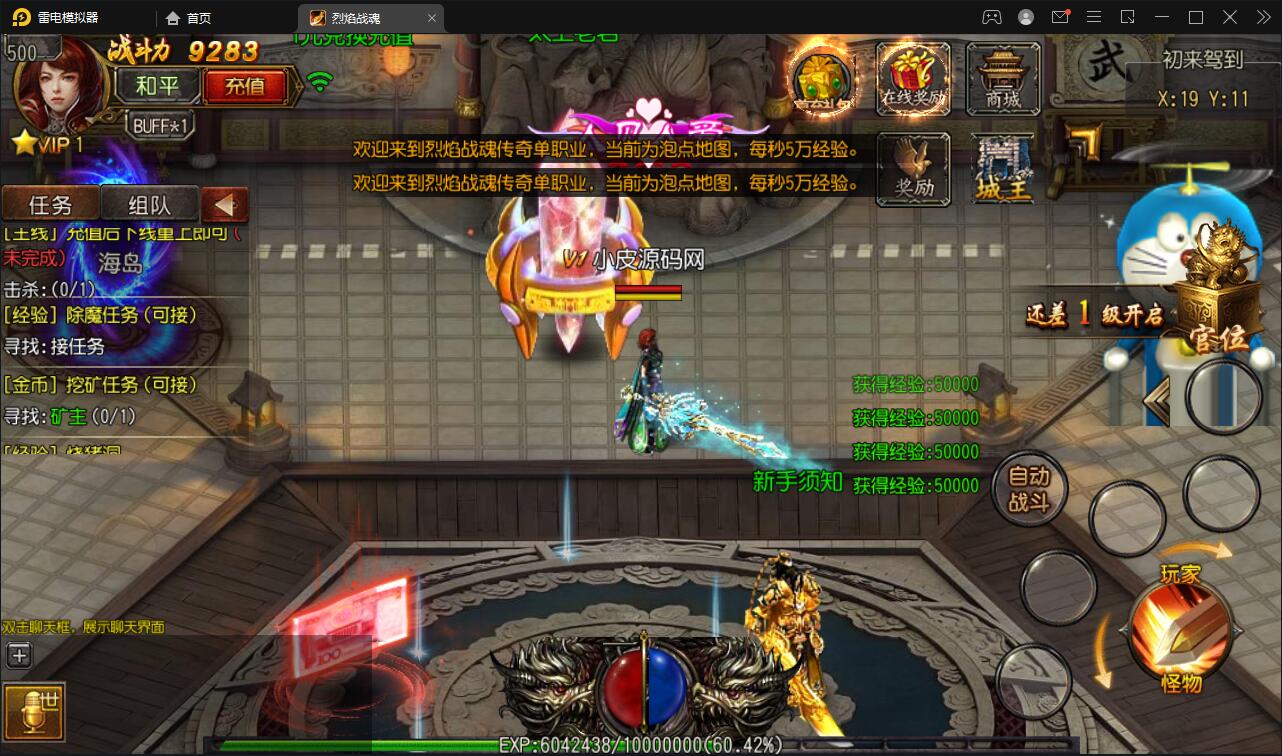Activate 自动战斗 auto battle
1282x756 pixels.
tap(1028, 489)
